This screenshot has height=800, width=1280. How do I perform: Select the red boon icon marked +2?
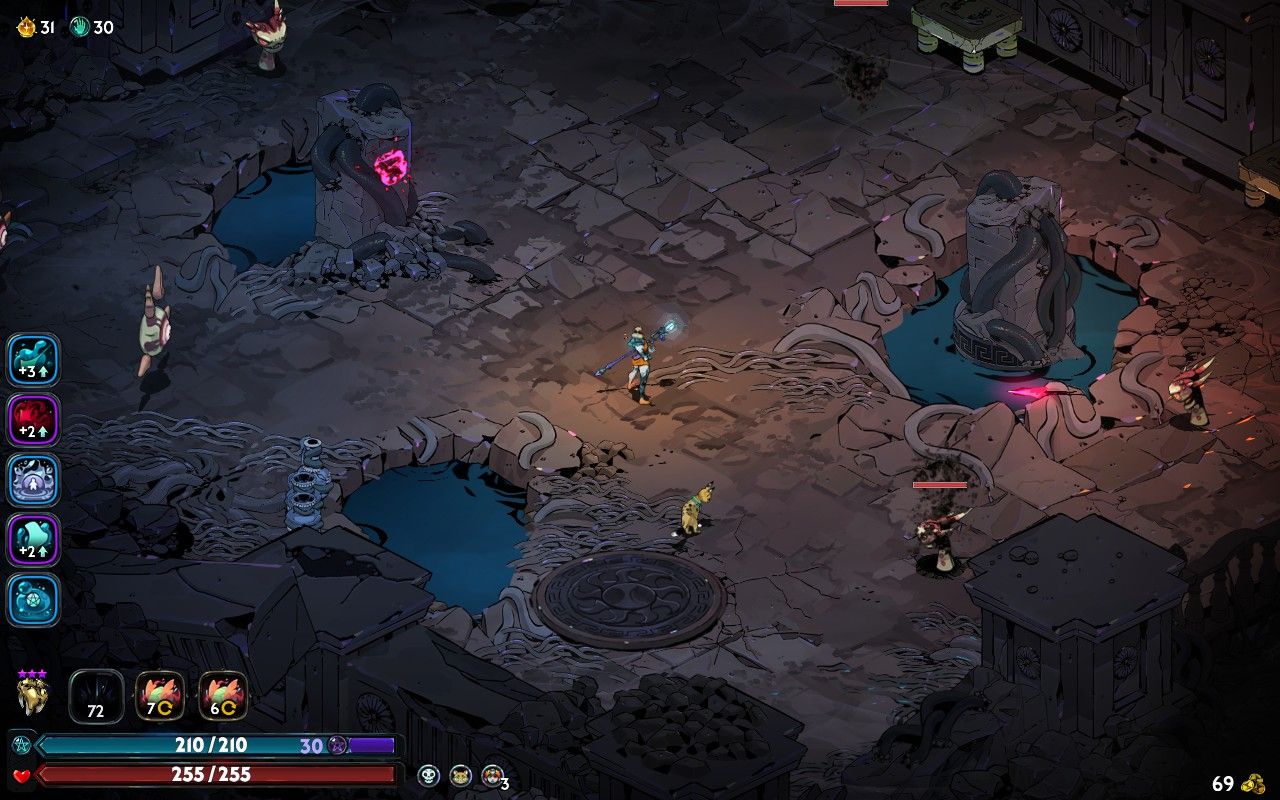[33, 420]
